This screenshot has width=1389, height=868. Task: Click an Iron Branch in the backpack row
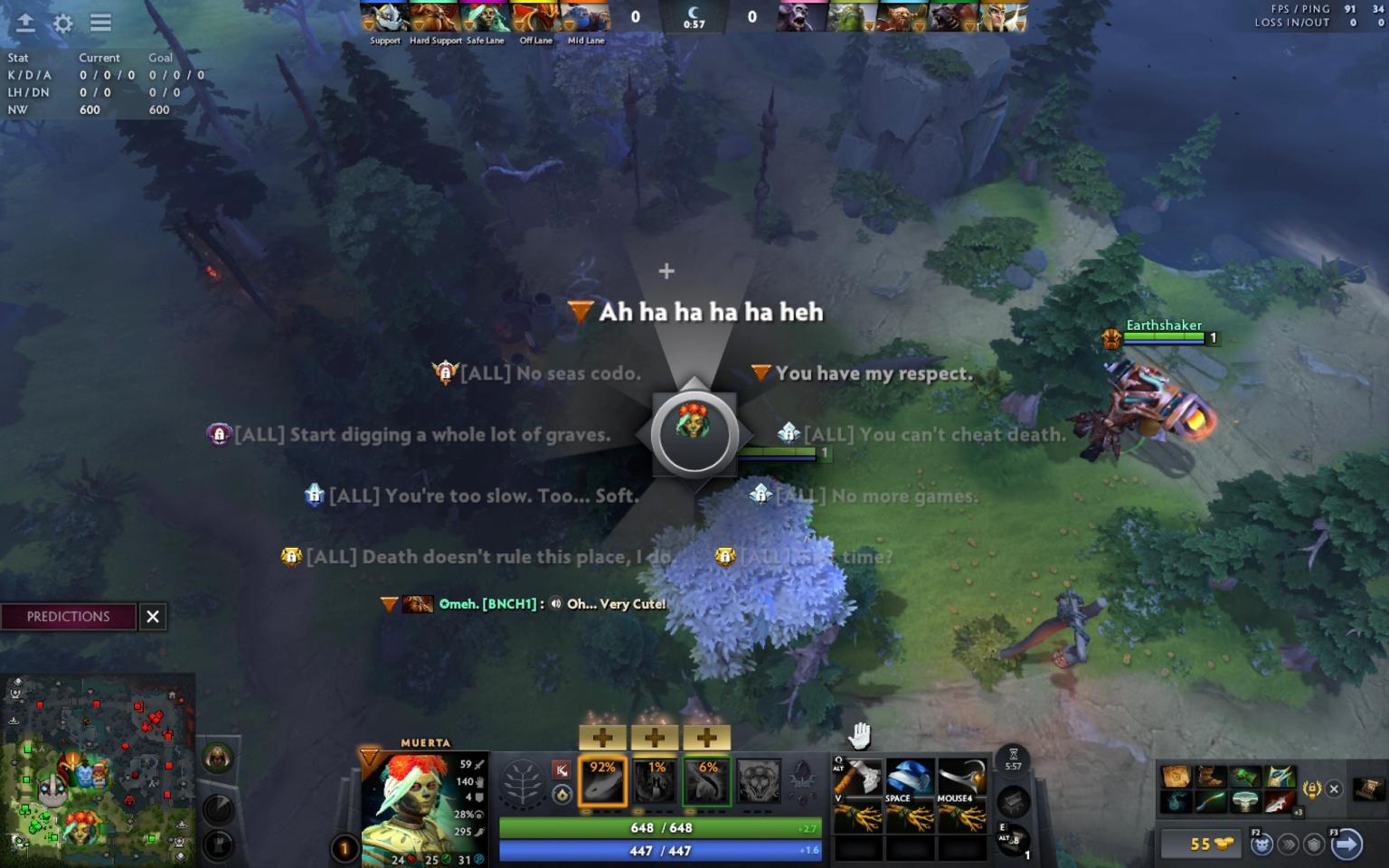coord(859,816)
